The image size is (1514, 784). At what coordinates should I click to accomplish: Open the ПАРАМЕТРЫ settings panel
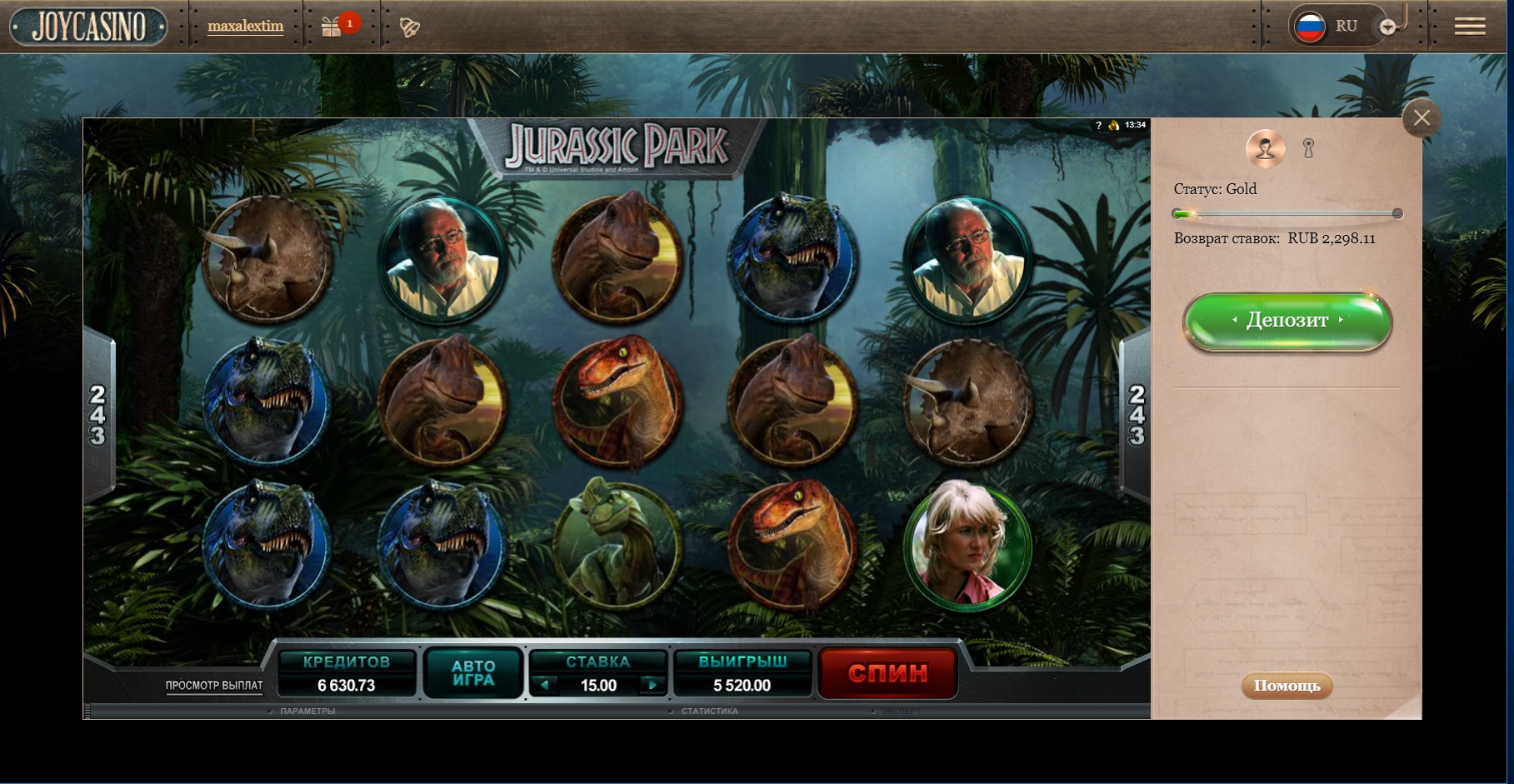(307, 712)
